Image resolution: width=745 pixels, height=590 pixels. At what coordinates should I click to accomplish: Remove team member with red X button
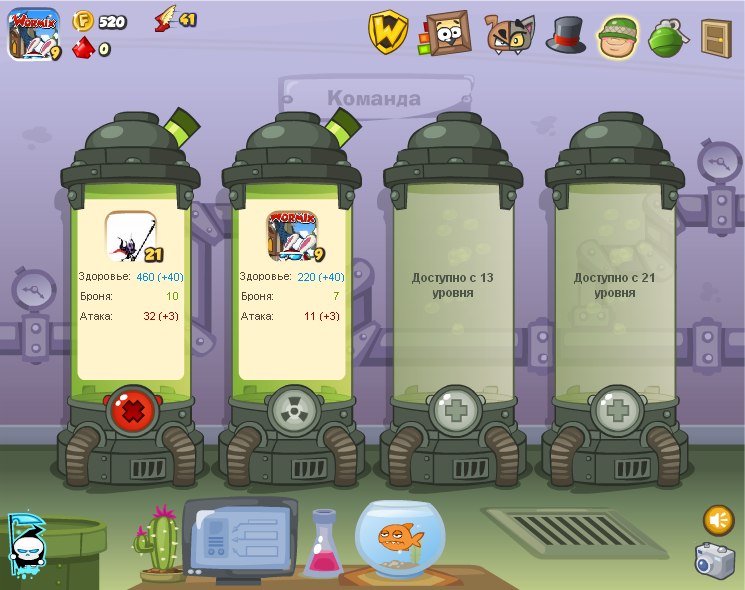(x=131, y=410)
